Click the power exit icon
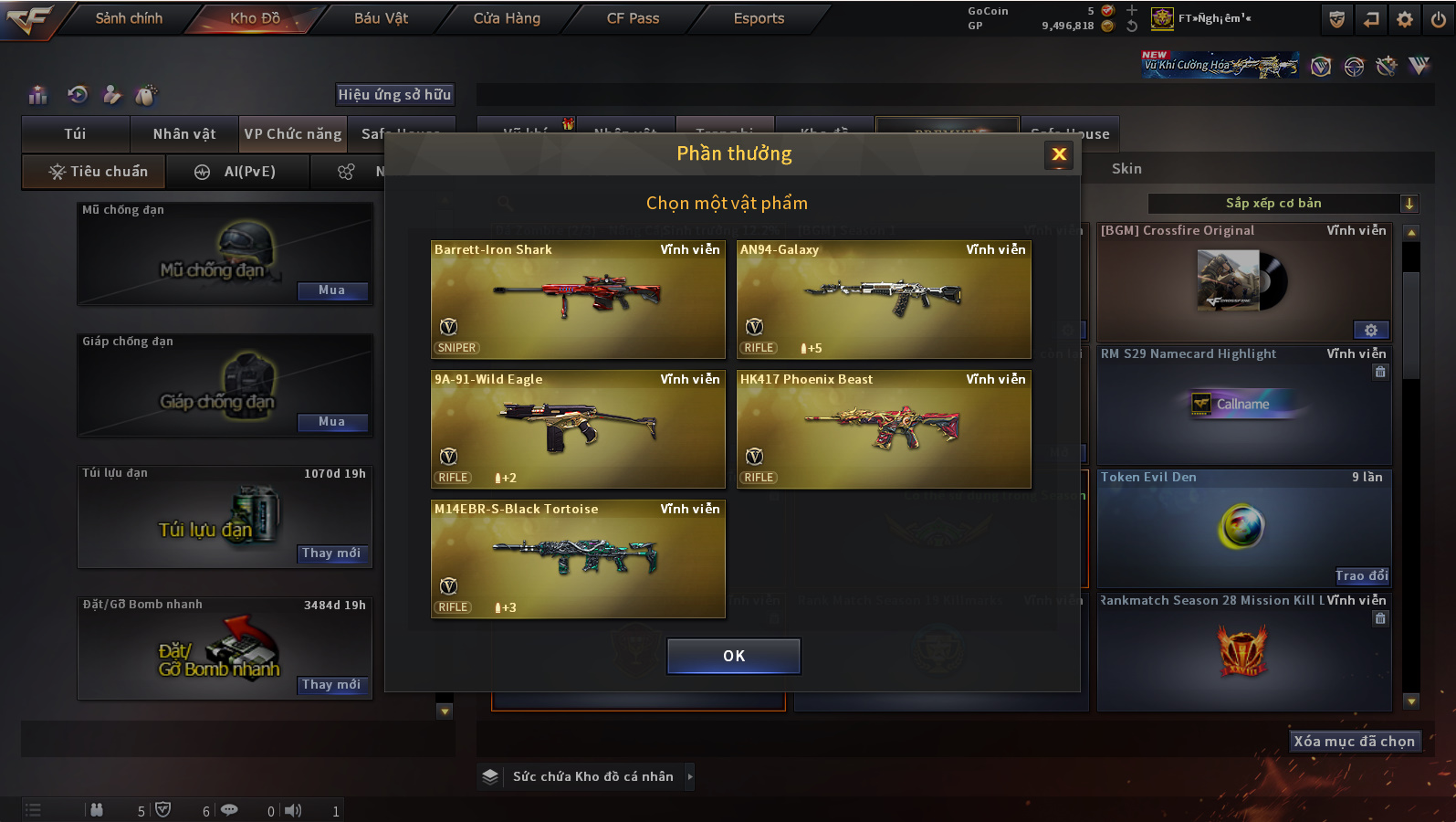This screenshot has height=822, width=1456. tap(1438, 19)
